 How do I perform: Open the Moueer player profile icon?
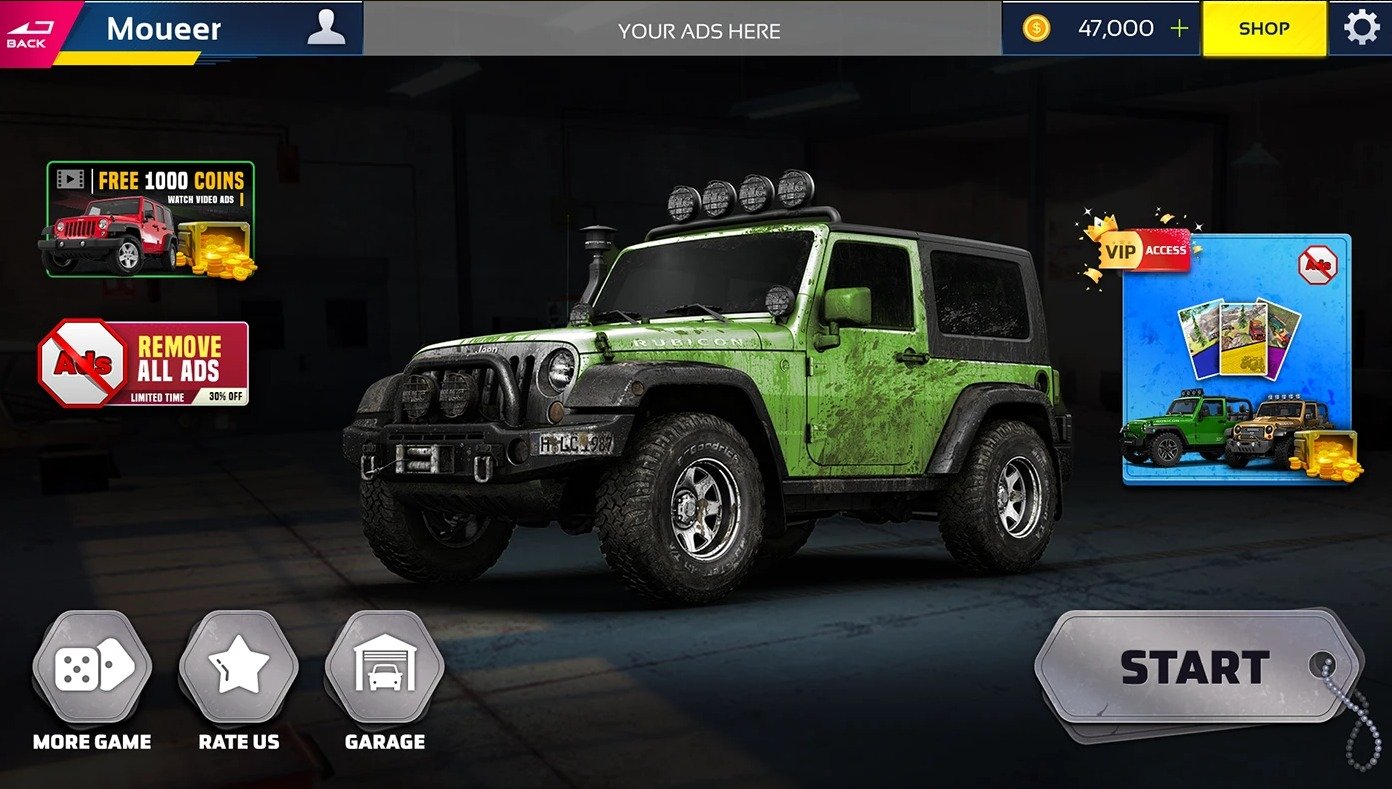[x=326, y=28]
